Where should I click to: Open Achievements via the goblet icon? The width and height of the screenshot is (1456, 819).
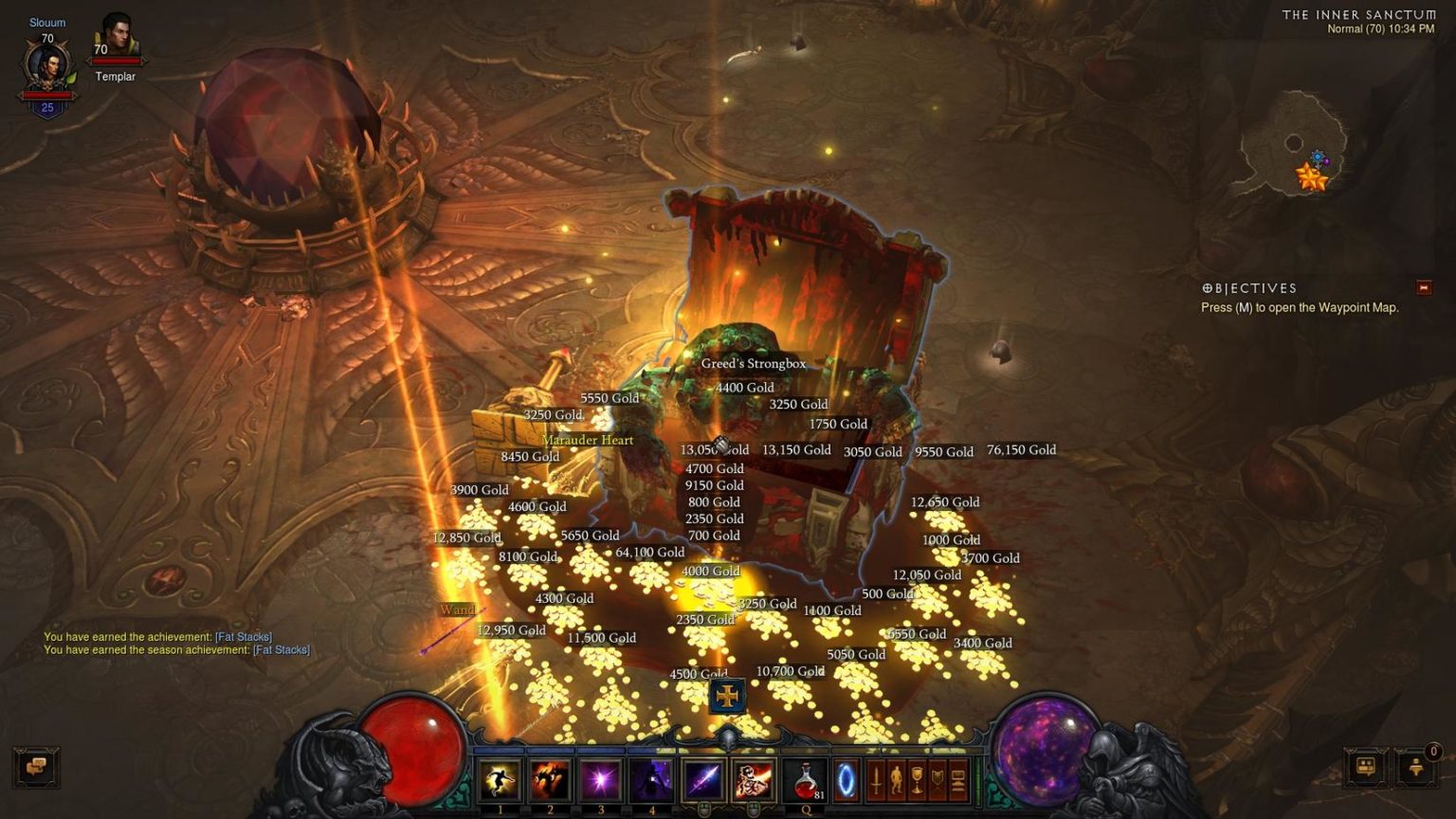pyautogui.click(x=918, y=781)
